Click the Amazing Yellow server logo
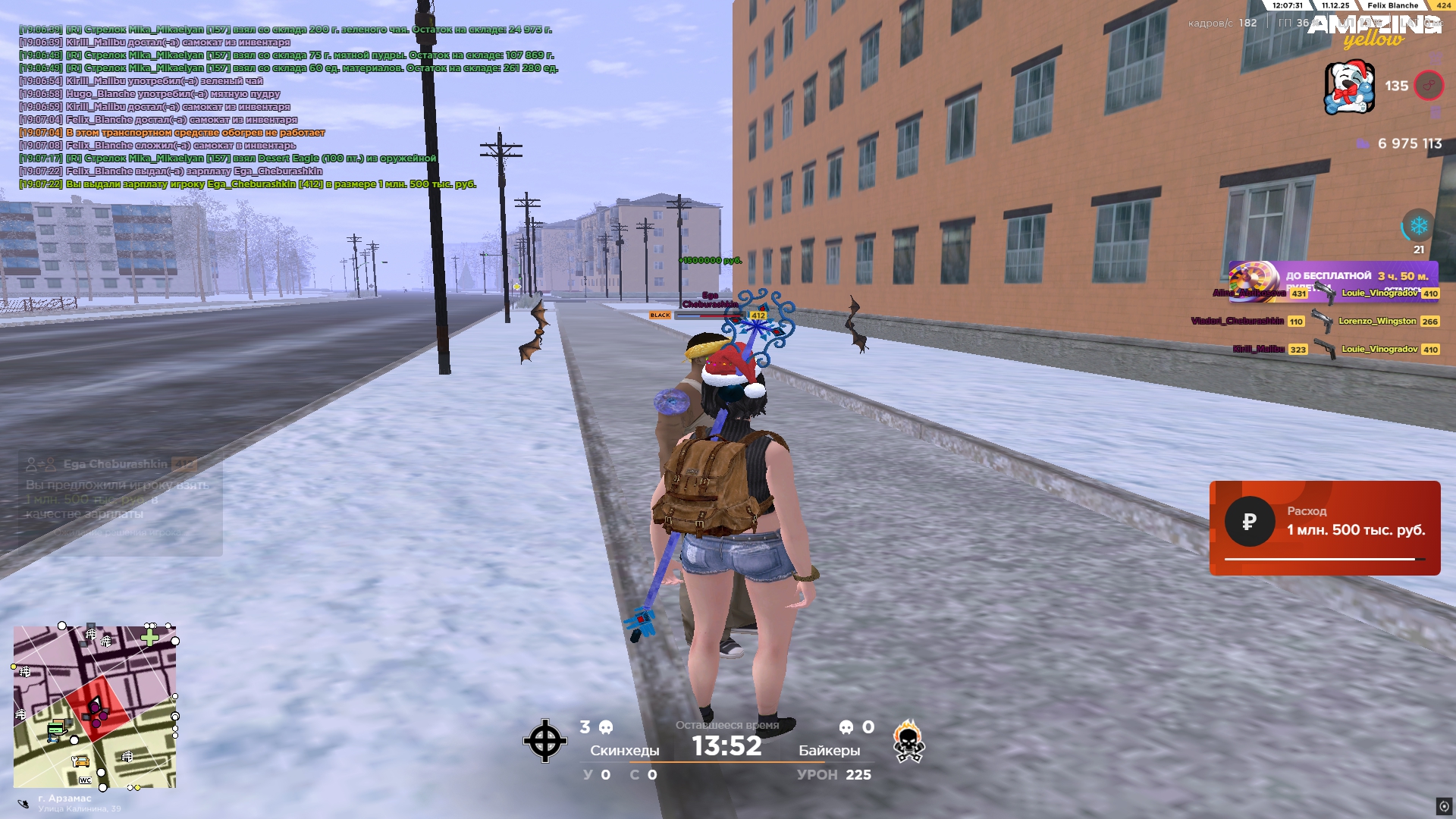This screenshot has height=819, width=1456. point(1373,30)
